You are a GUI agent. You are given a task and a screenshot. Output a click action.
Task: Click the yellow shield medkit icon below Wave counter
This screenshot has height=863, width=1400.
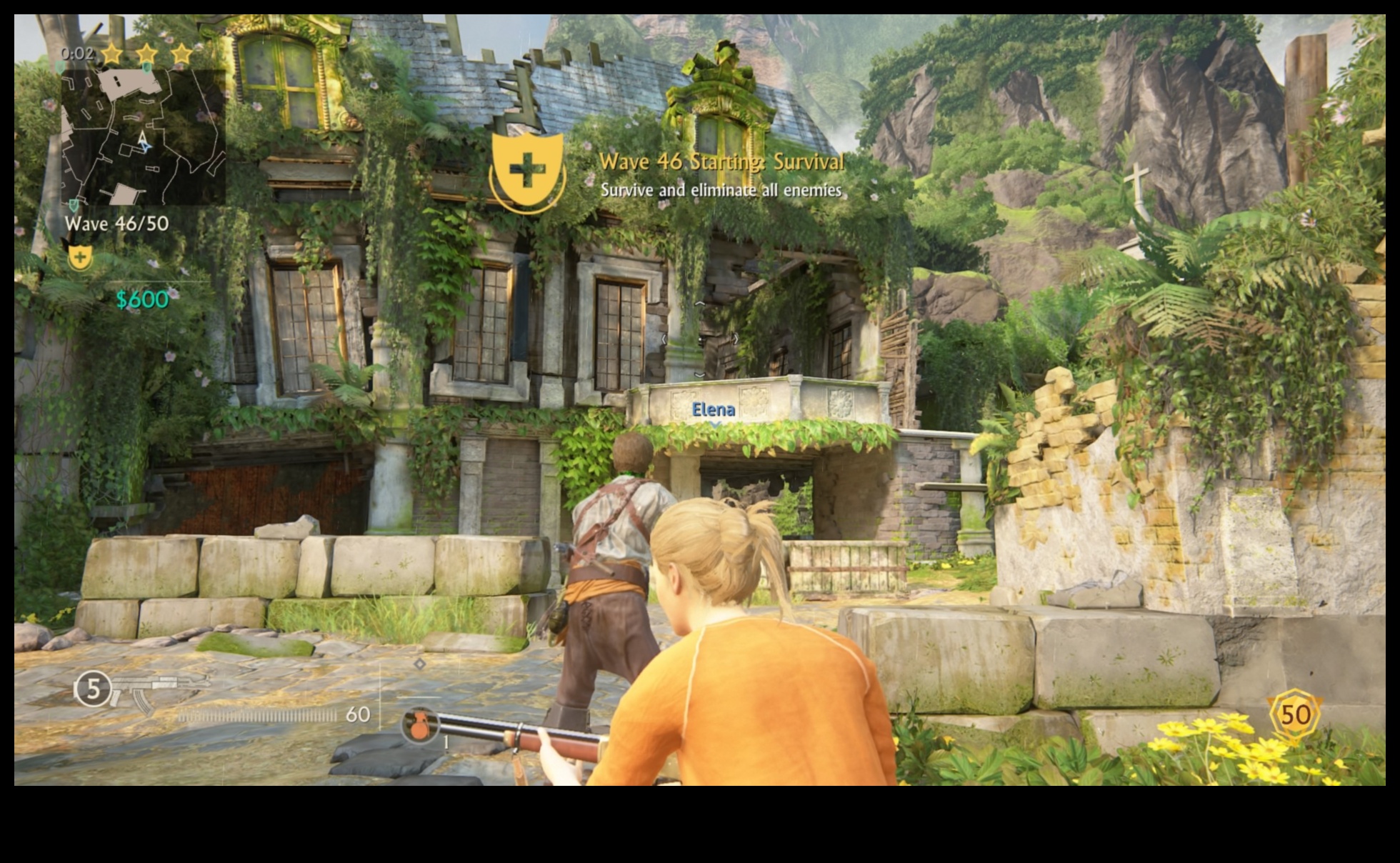[81, 258]
